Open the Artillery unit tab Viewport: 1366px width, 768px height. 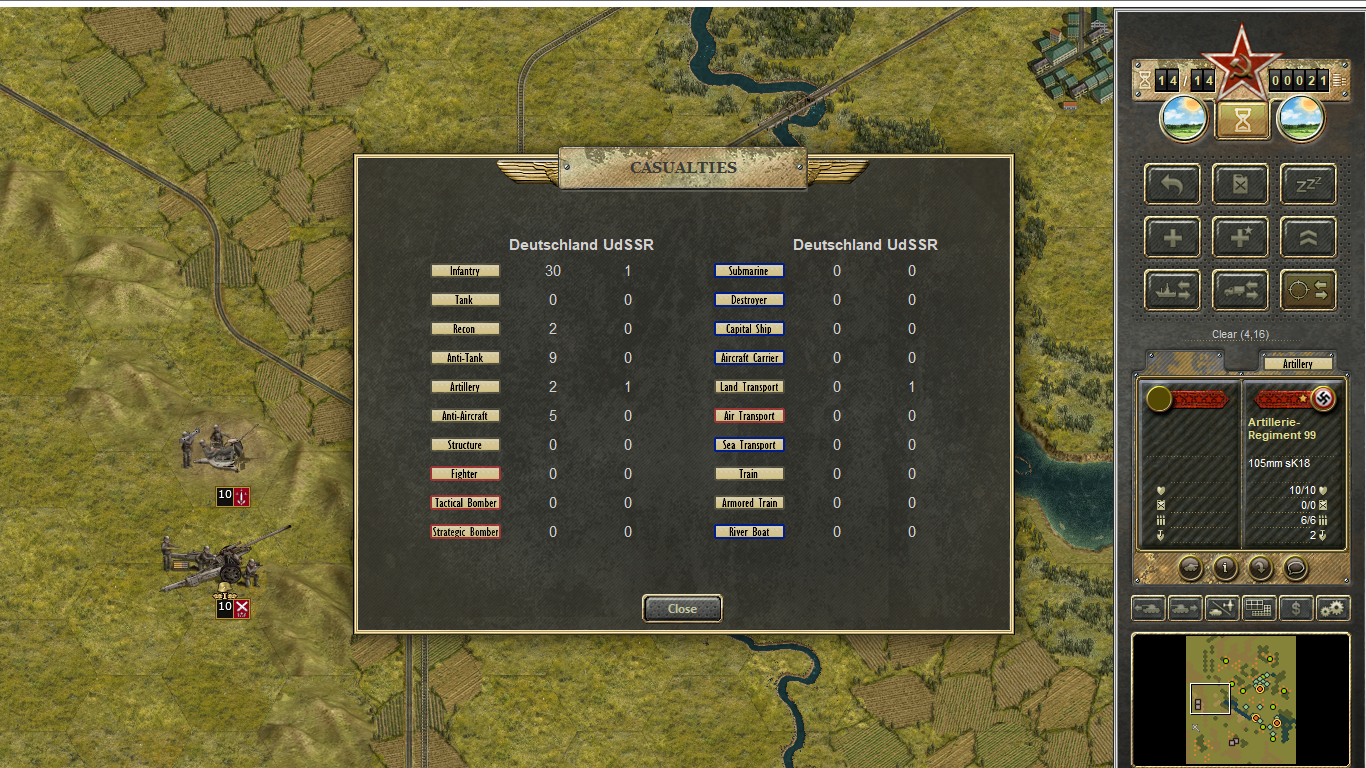[x=1297, y=364]
